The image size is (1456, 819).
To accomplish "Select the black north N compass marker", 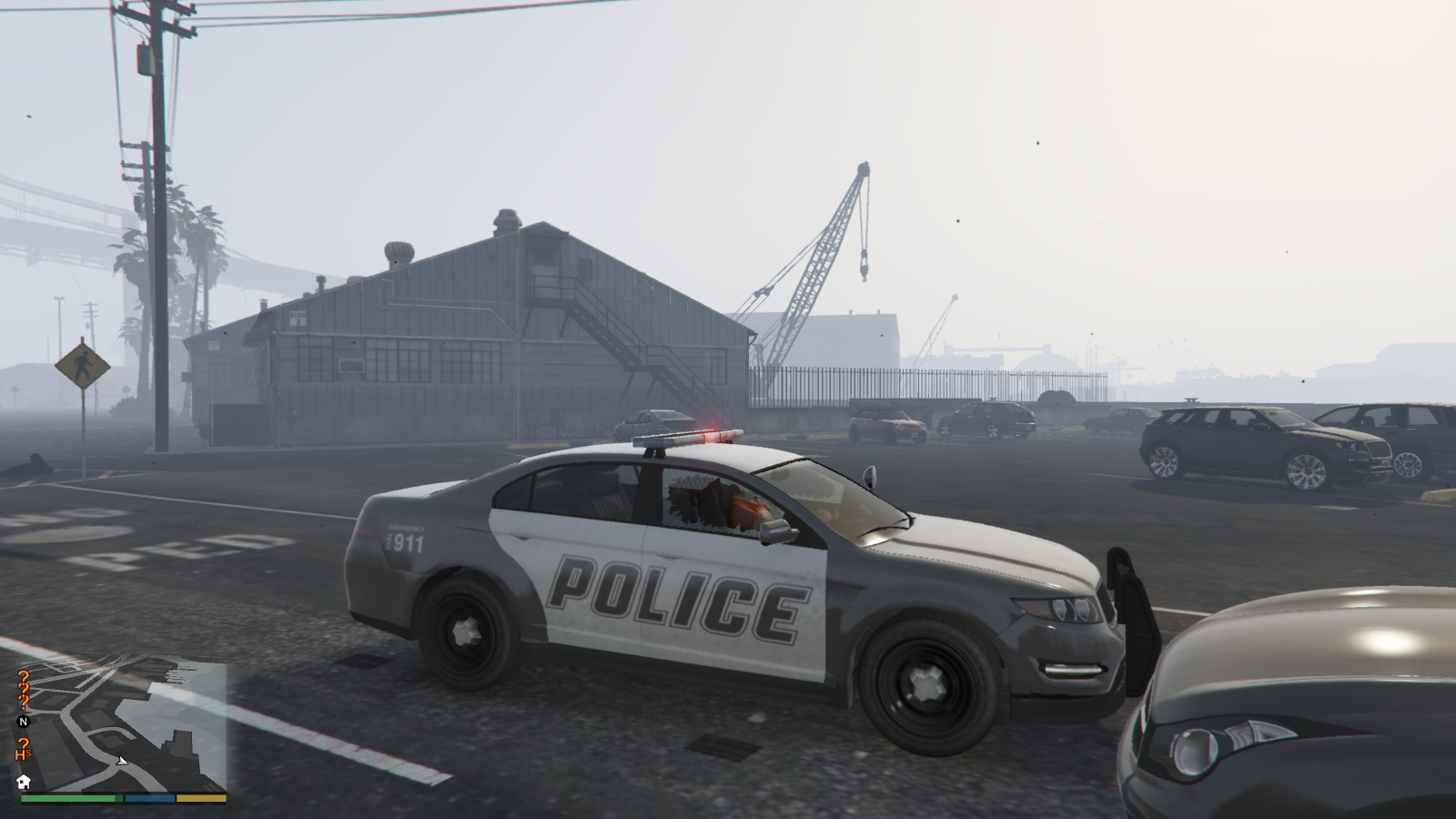I will coord(24,722).
